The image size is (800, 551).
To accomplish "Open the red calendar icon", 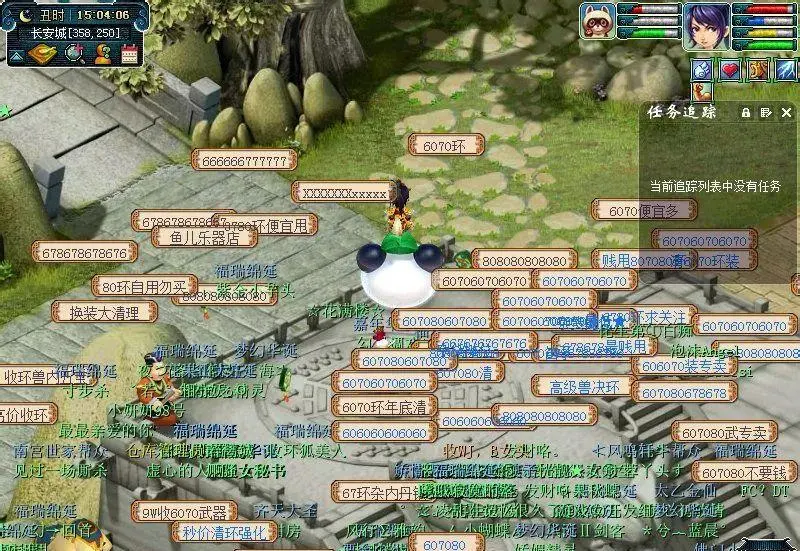I will tap(129, 53).
